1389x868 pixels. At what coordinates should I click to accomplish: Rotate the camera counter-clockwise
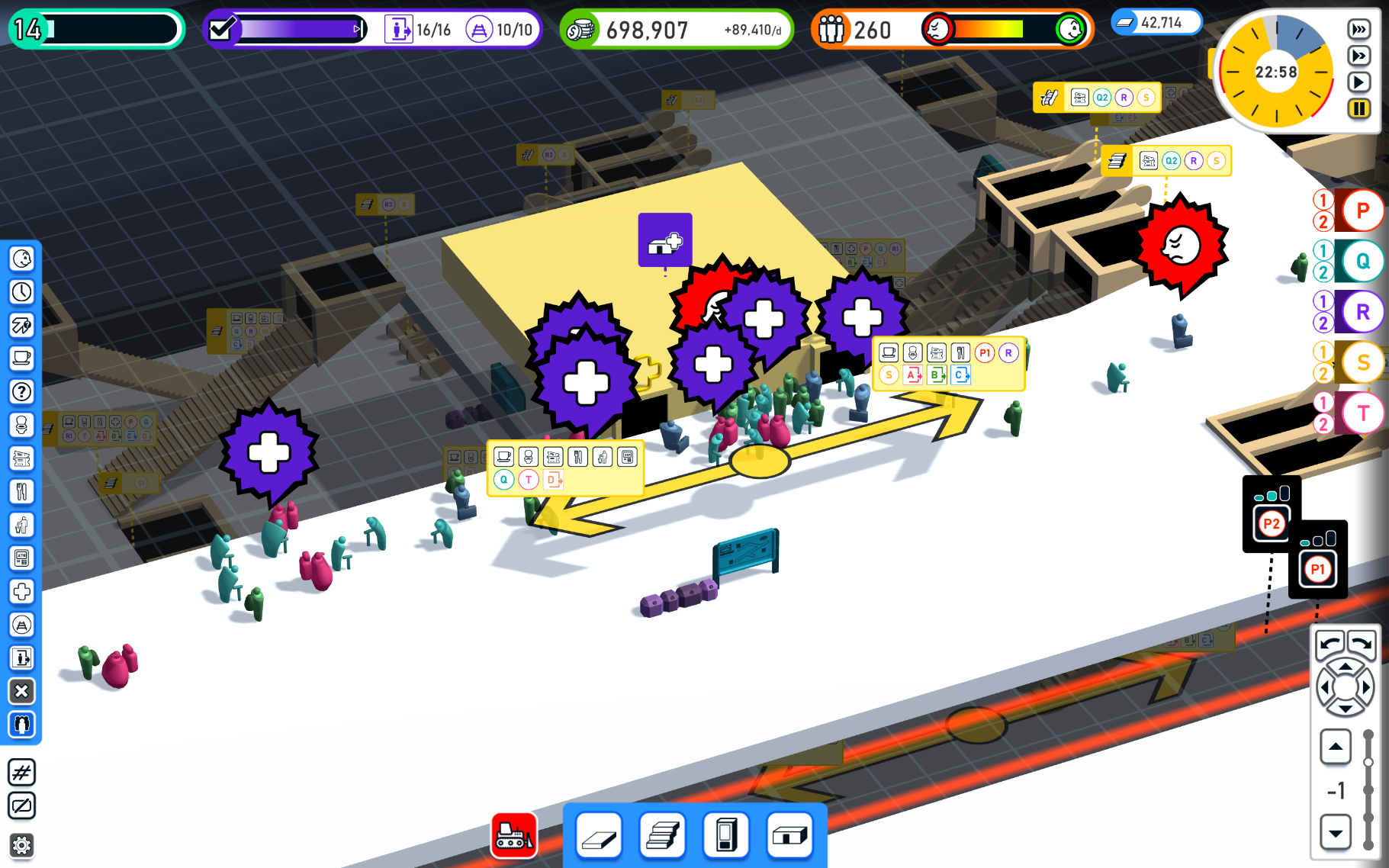(1330, 643)
